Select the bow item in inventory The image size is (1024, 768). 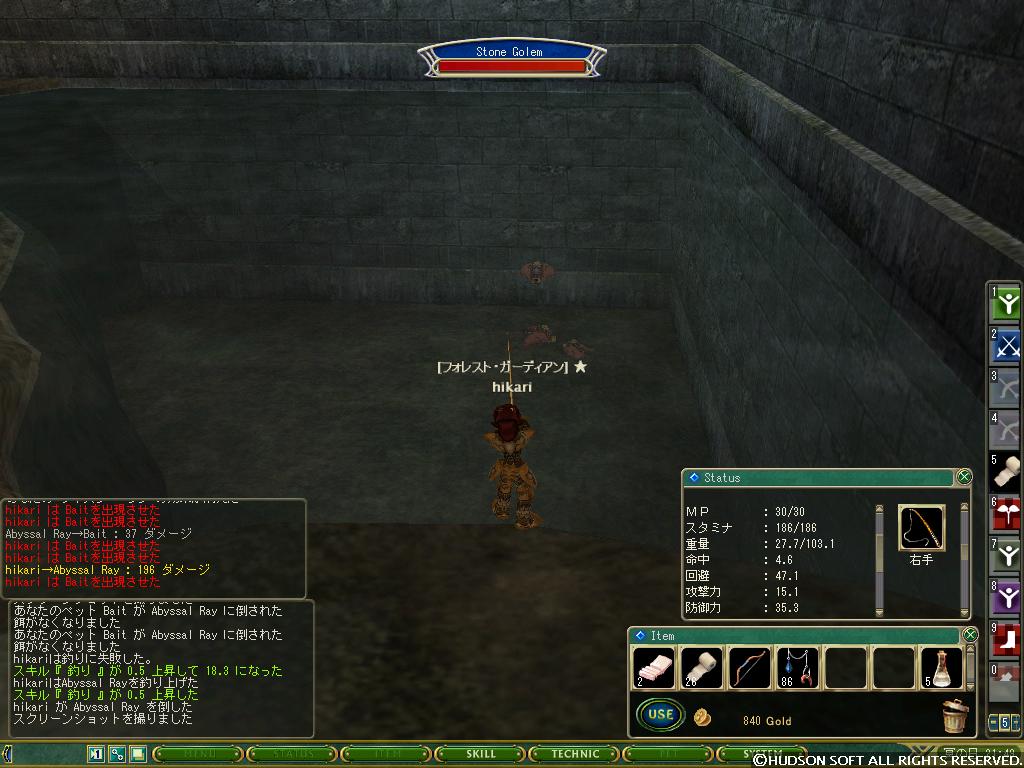[749, 668]
